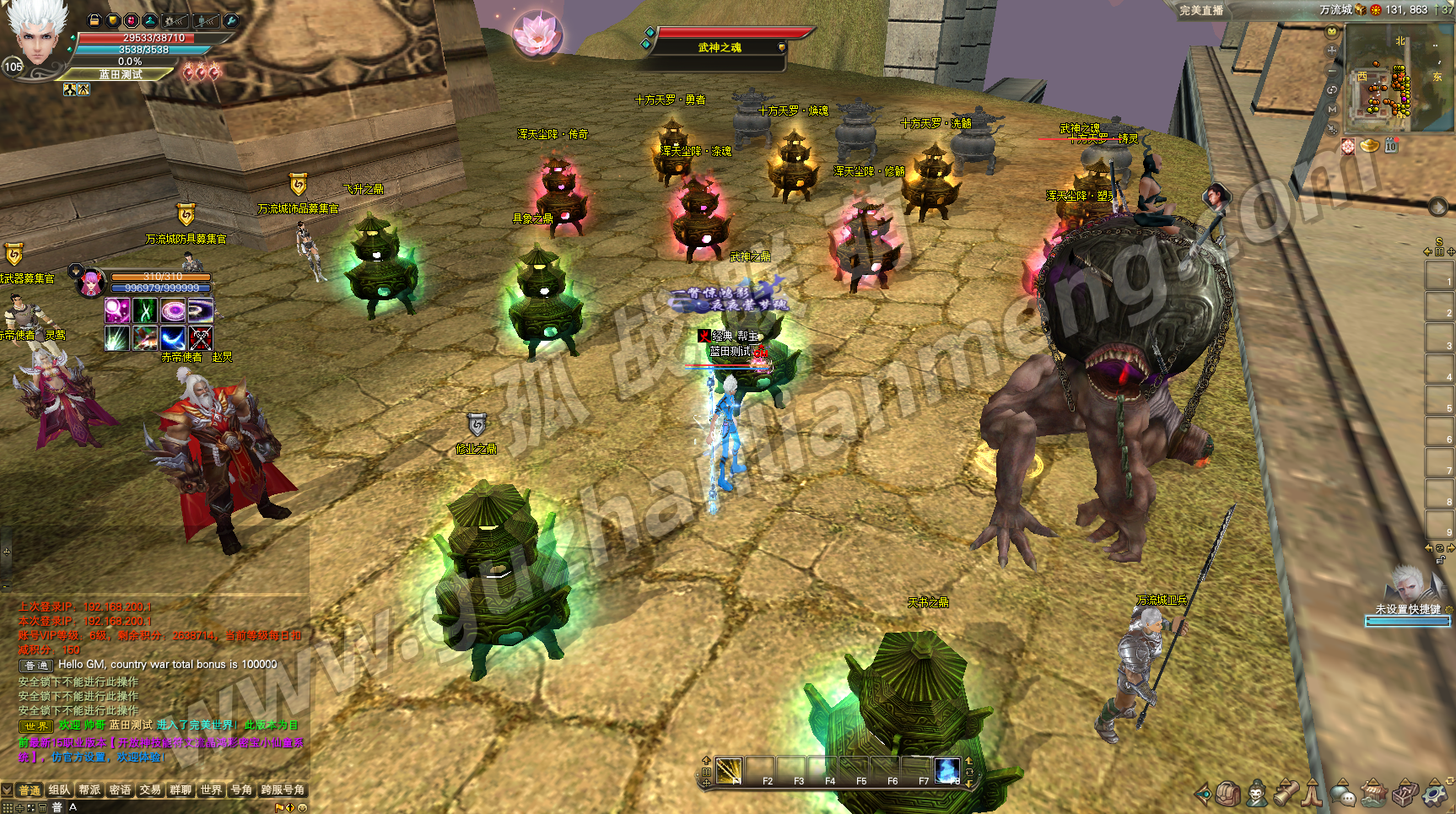1456x814 pixels.
Task: Zoom out the minimap with minus button
Action: (1332, 71)
